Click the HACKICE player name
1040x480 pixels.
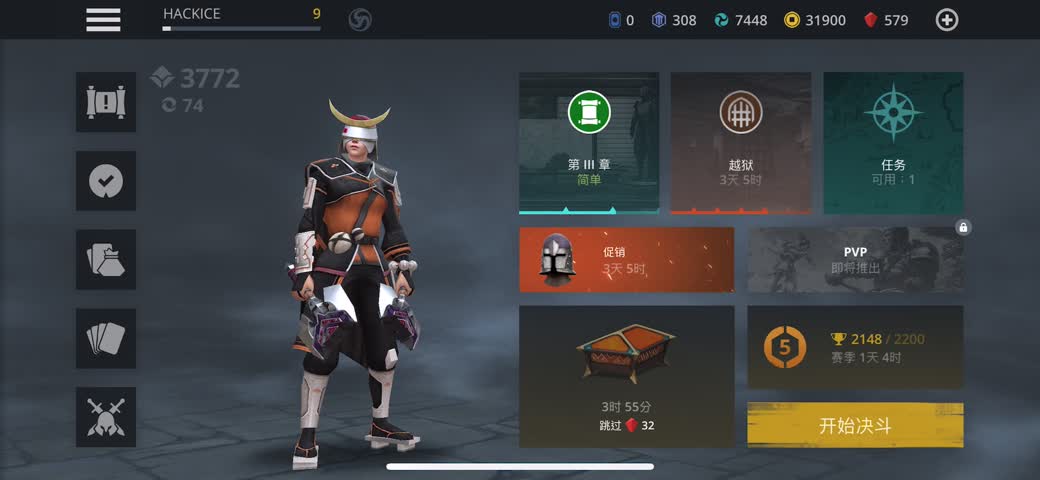(x=192, y=14)
